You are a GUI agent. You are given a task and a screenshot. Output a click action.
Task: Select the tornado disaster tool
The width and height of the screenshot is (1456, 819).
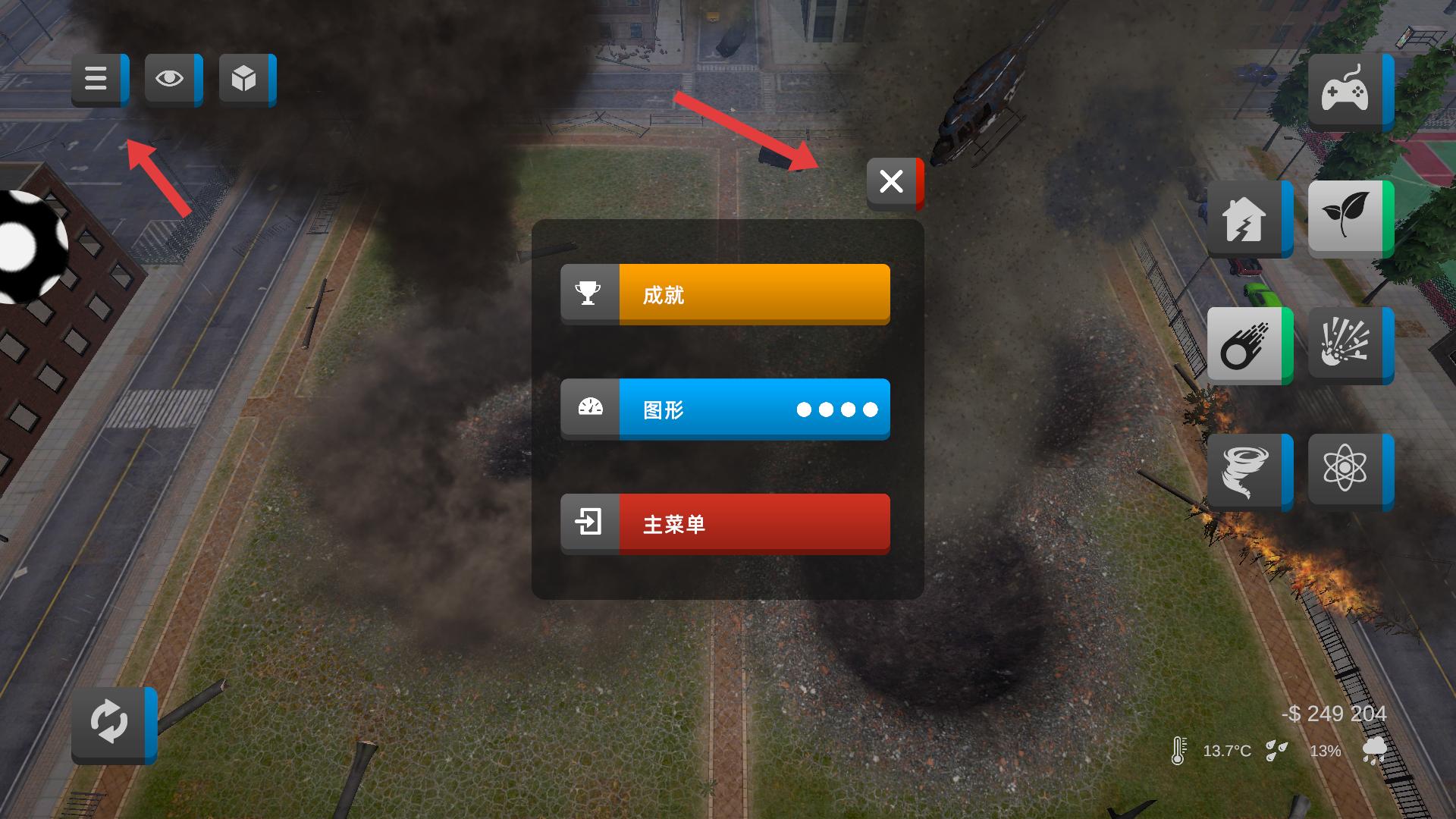coord(1246,471)
